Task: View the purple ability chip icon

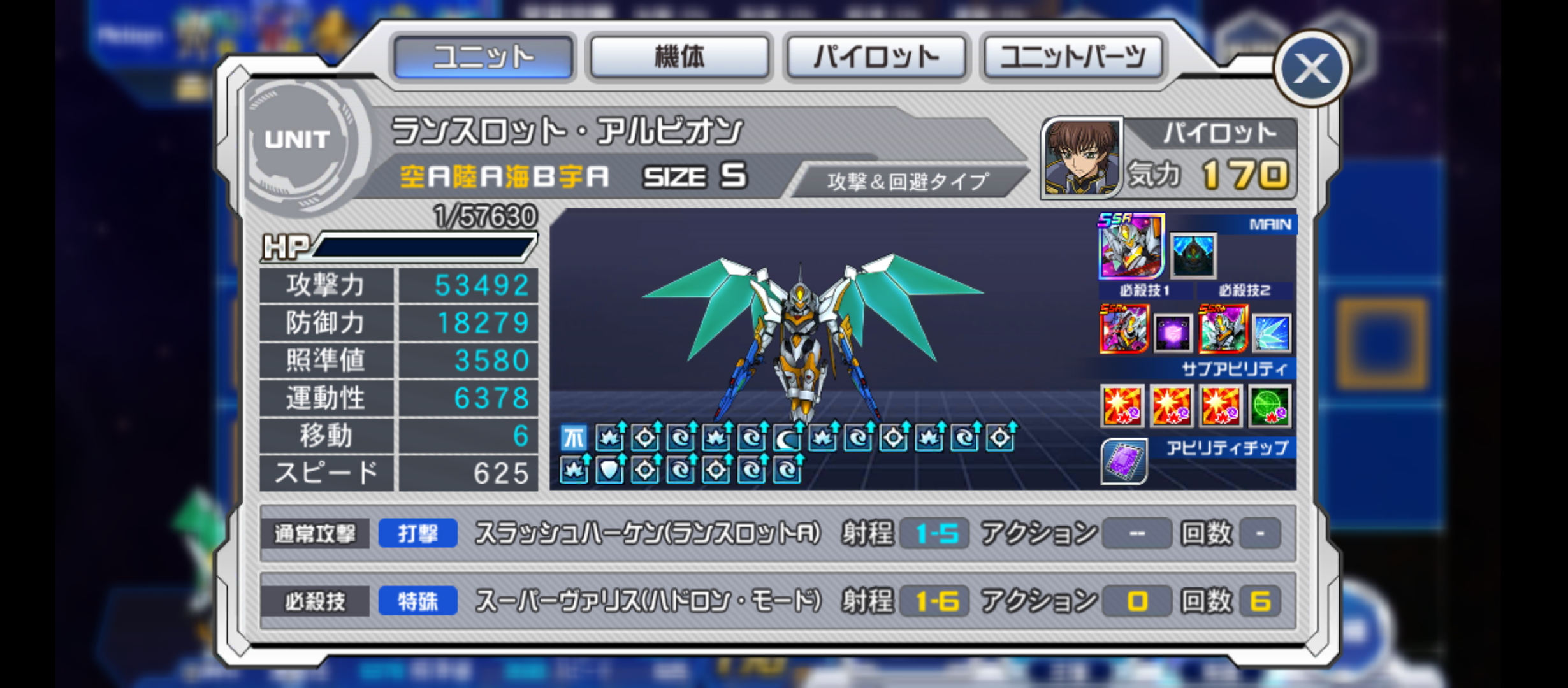Action: click(x=1123, y=461)
